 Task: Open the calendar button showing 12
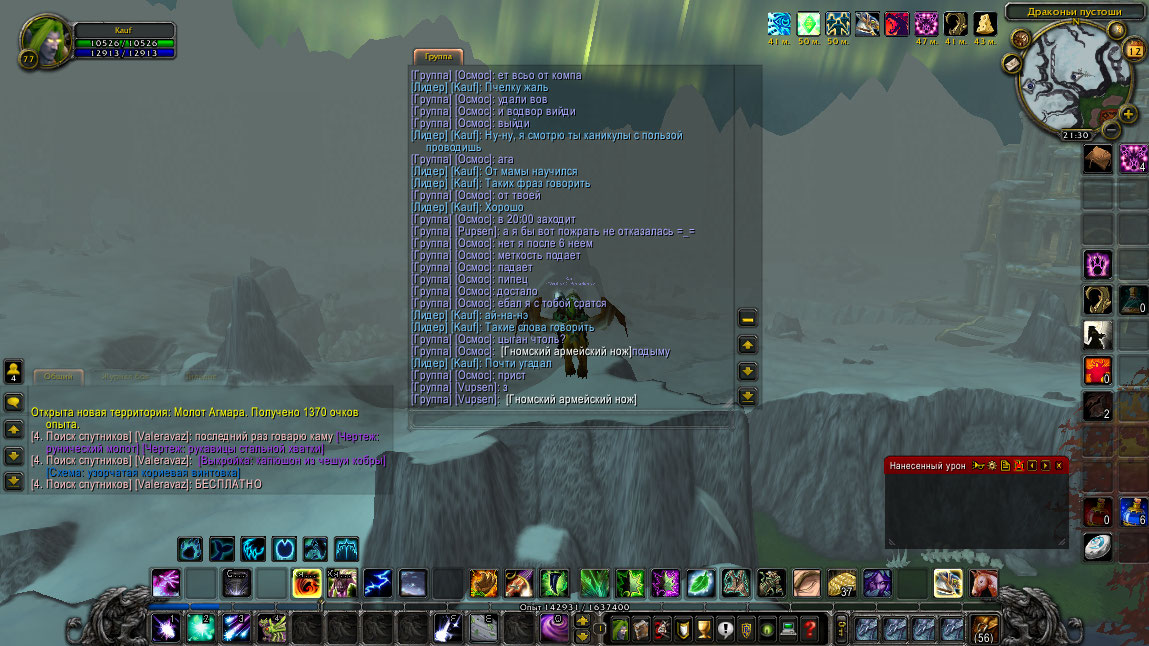pyautogui.click(x=1134, y=49)
